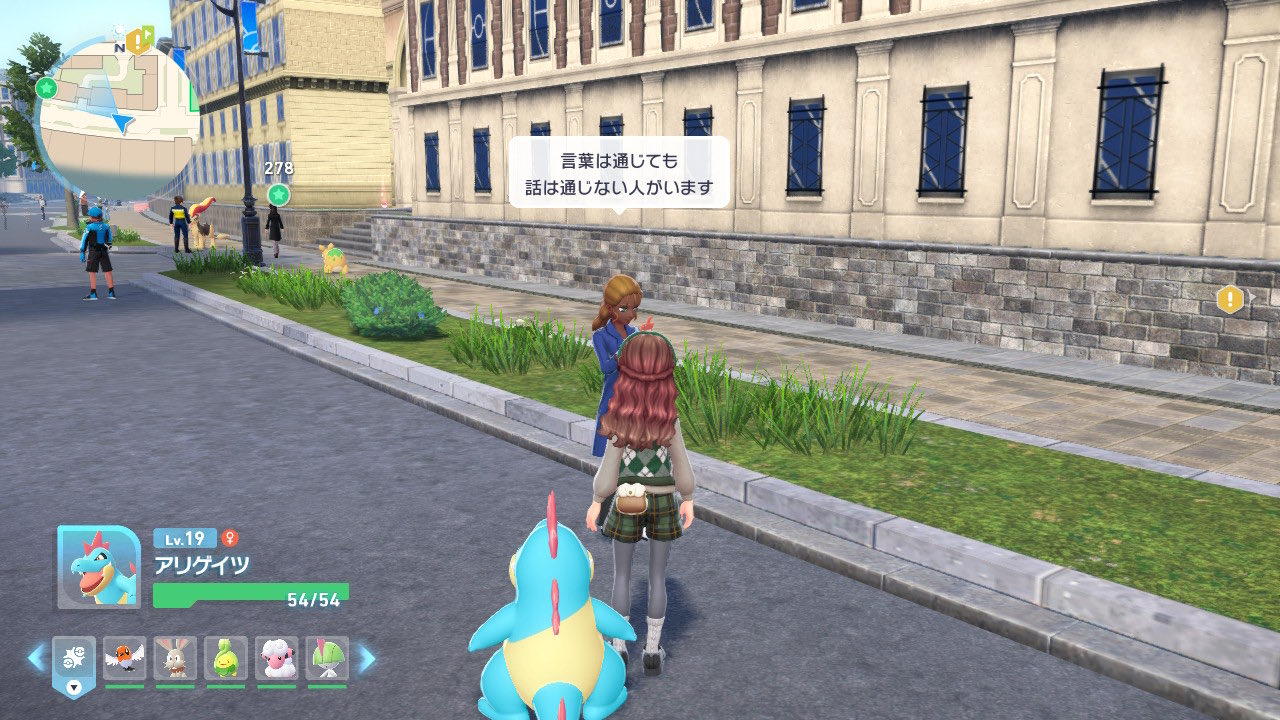Click the left arrow of the party bar
The height and width of the screenshot is (720, 1280).
36,657
